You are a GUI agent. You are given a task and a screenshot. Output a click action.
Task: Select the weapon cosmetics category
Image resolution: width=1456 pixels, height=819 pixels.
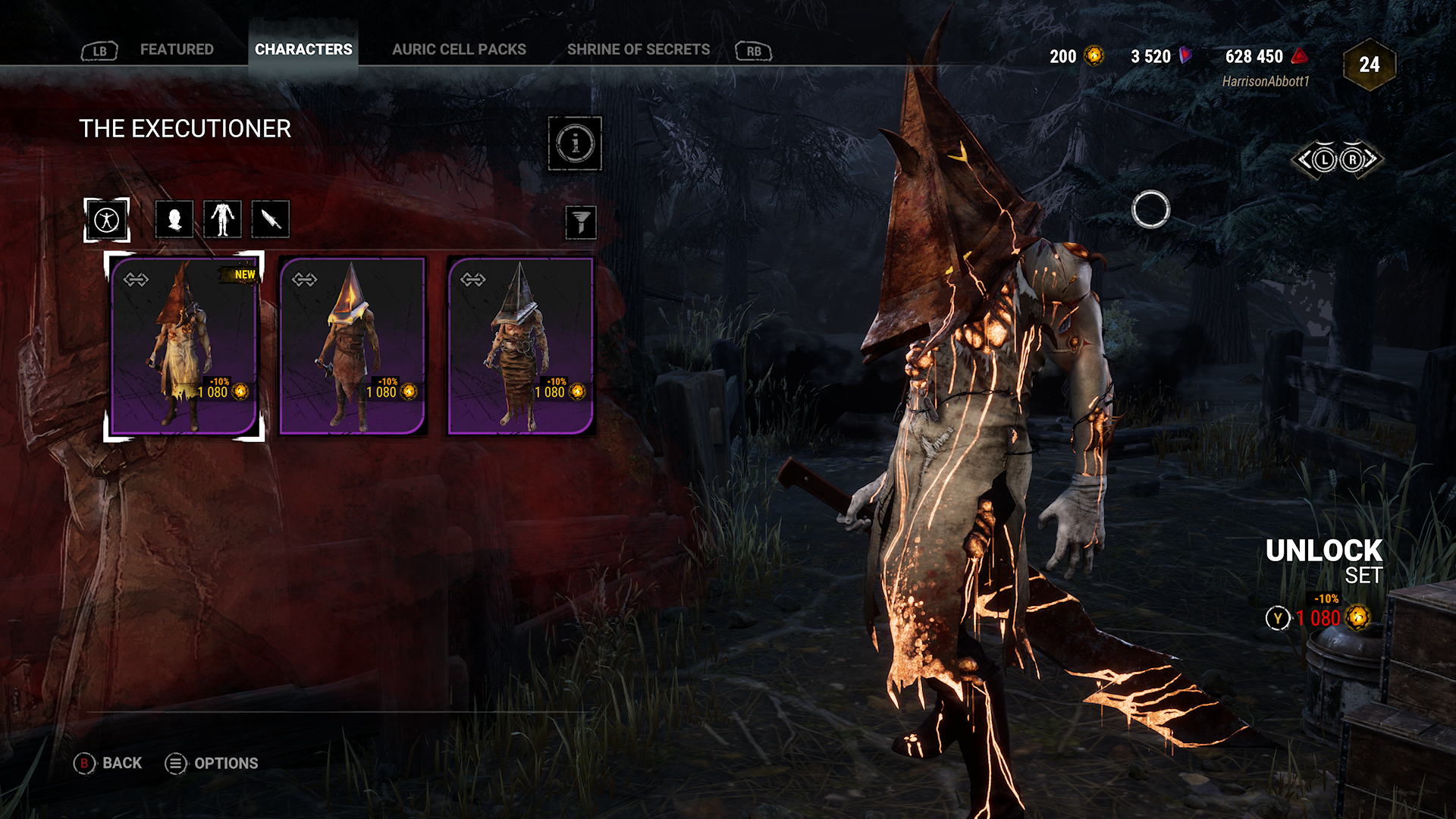[x=271, y=221]
